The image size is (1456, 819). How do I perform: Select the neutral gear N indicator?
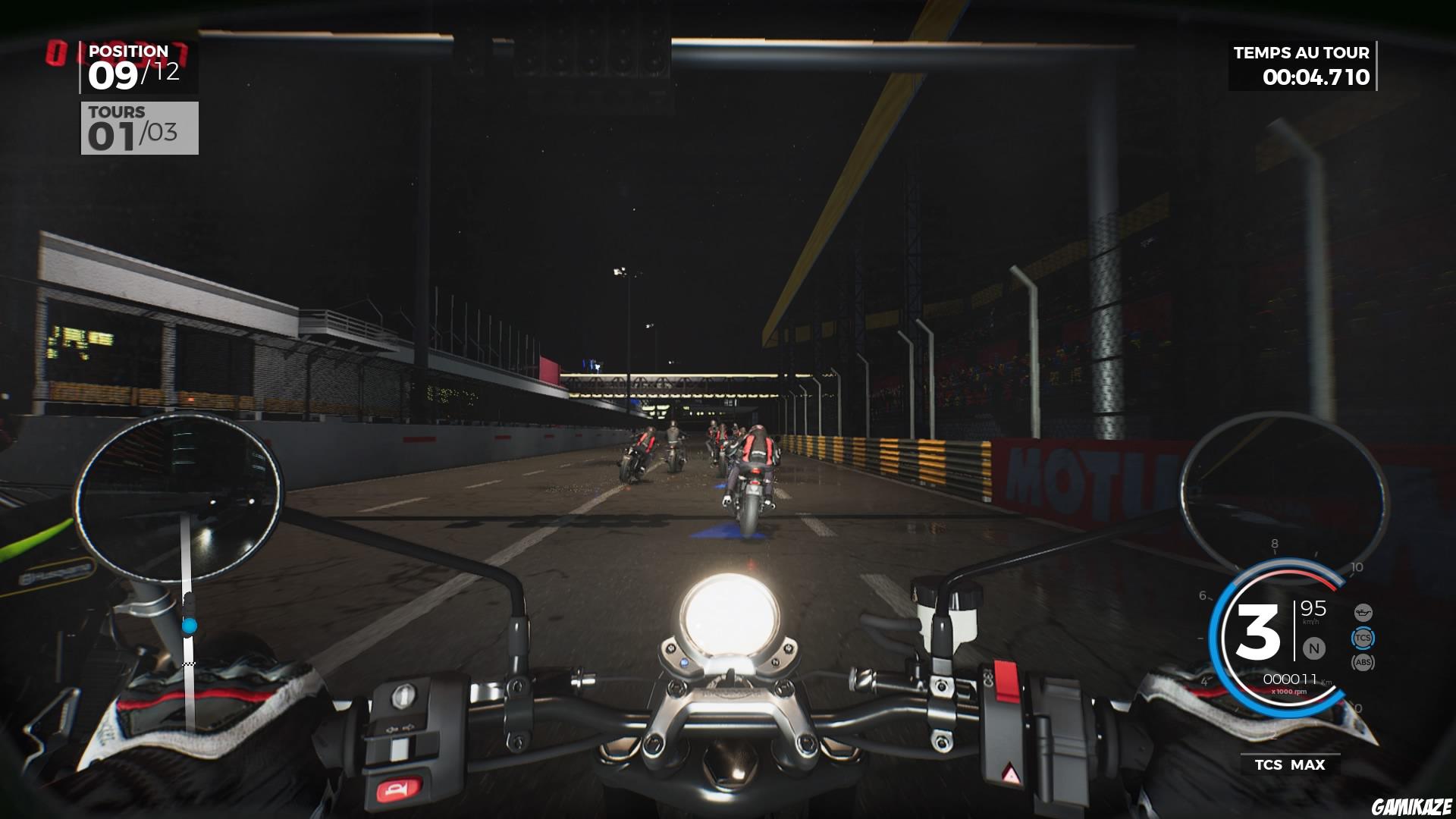pos(1313,648)
